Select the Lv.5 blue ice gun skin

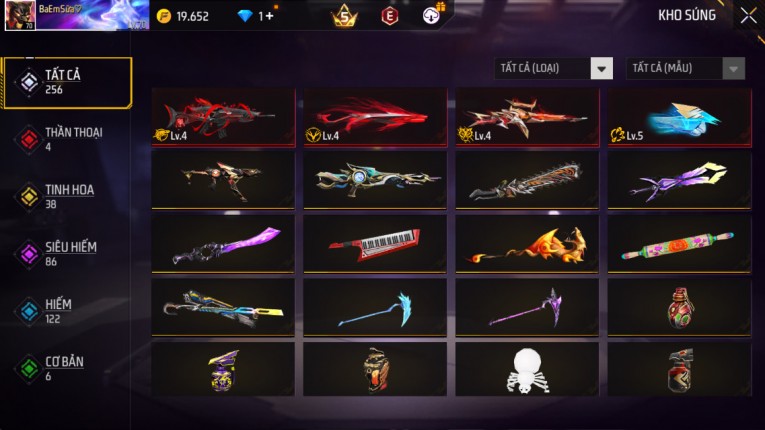point(679,117)
